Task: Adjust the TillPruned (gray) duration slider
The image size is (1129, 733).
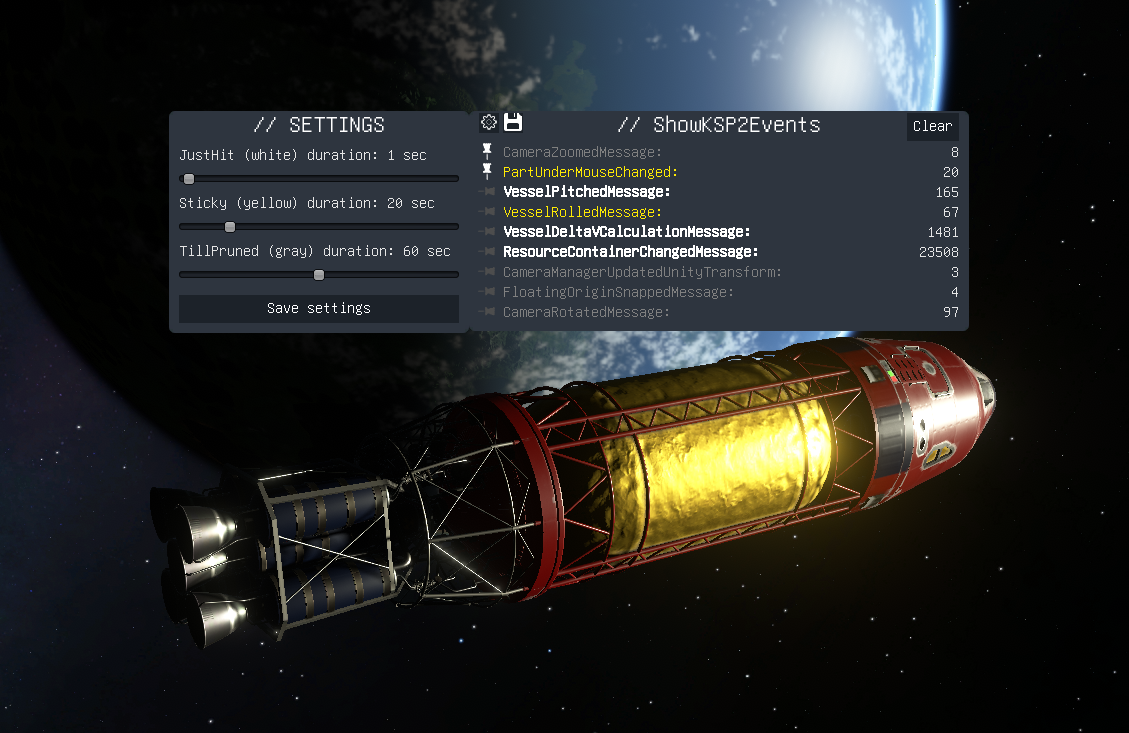Action: coord(319,275)
